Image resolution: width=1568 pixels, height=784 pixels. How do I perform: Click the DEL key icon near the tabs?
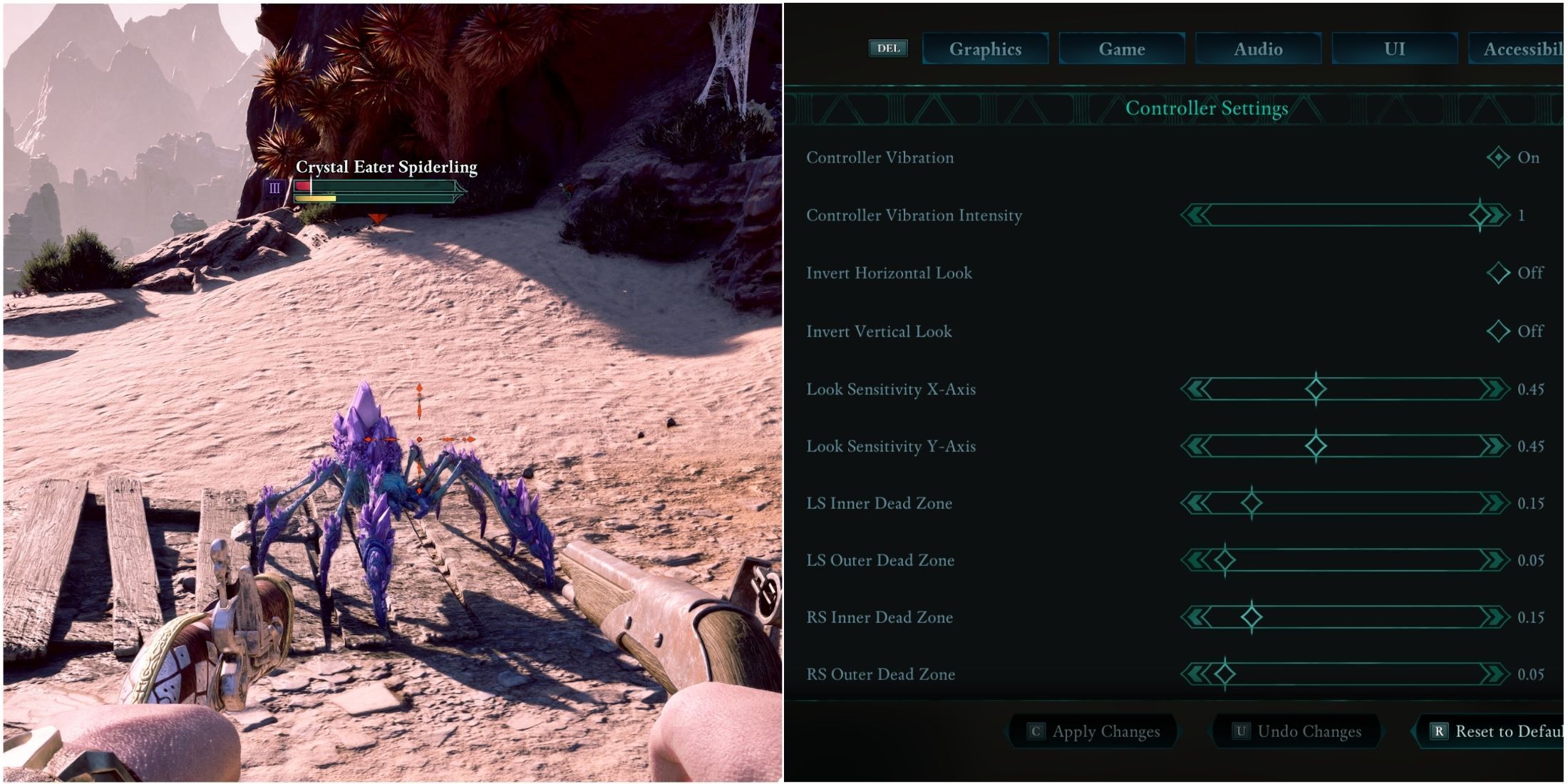[888, 48]
